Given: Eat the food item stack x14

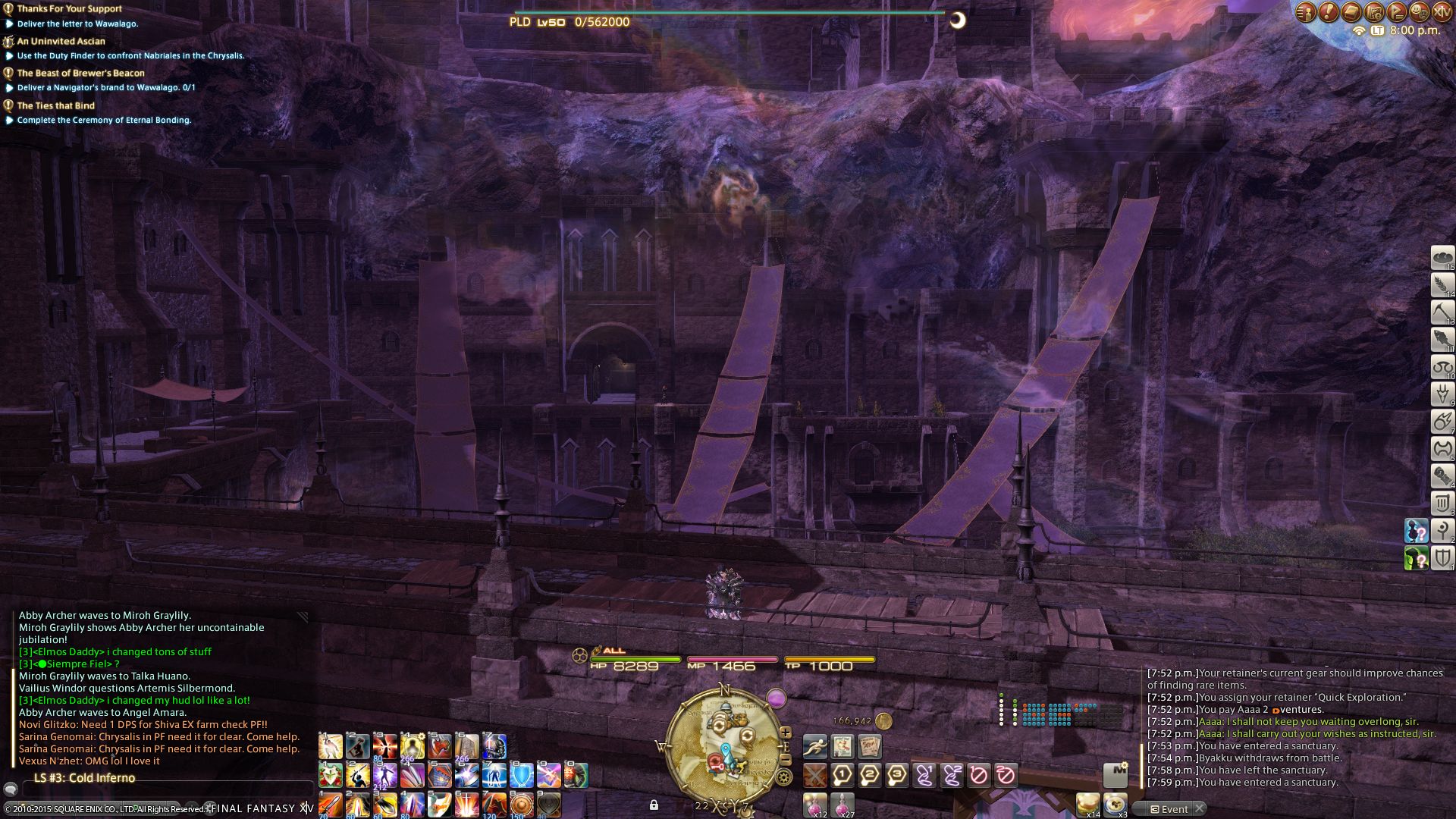Looking at the screenshot, I should coord(1087,804).
